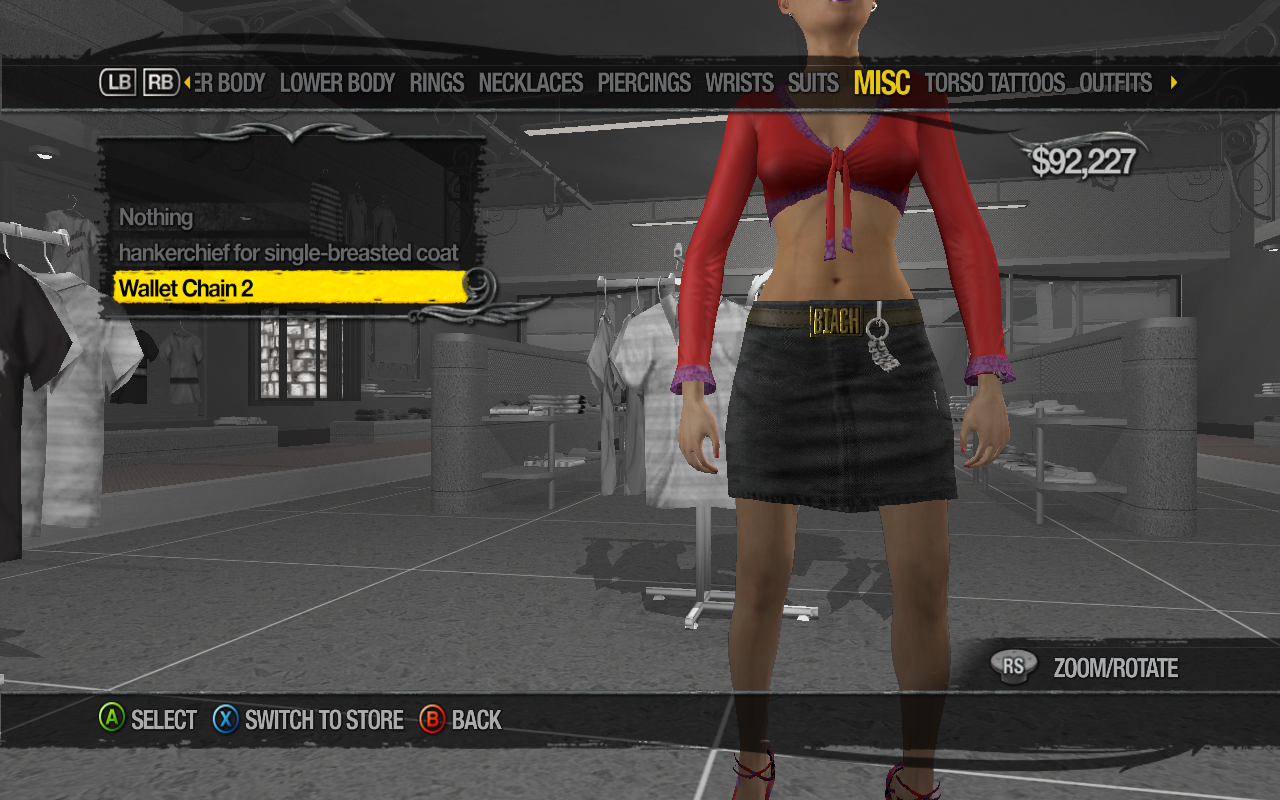This screenshot has height=800, width=1280.
Task: Switch to the Necklaces tab
Action: 531,83
